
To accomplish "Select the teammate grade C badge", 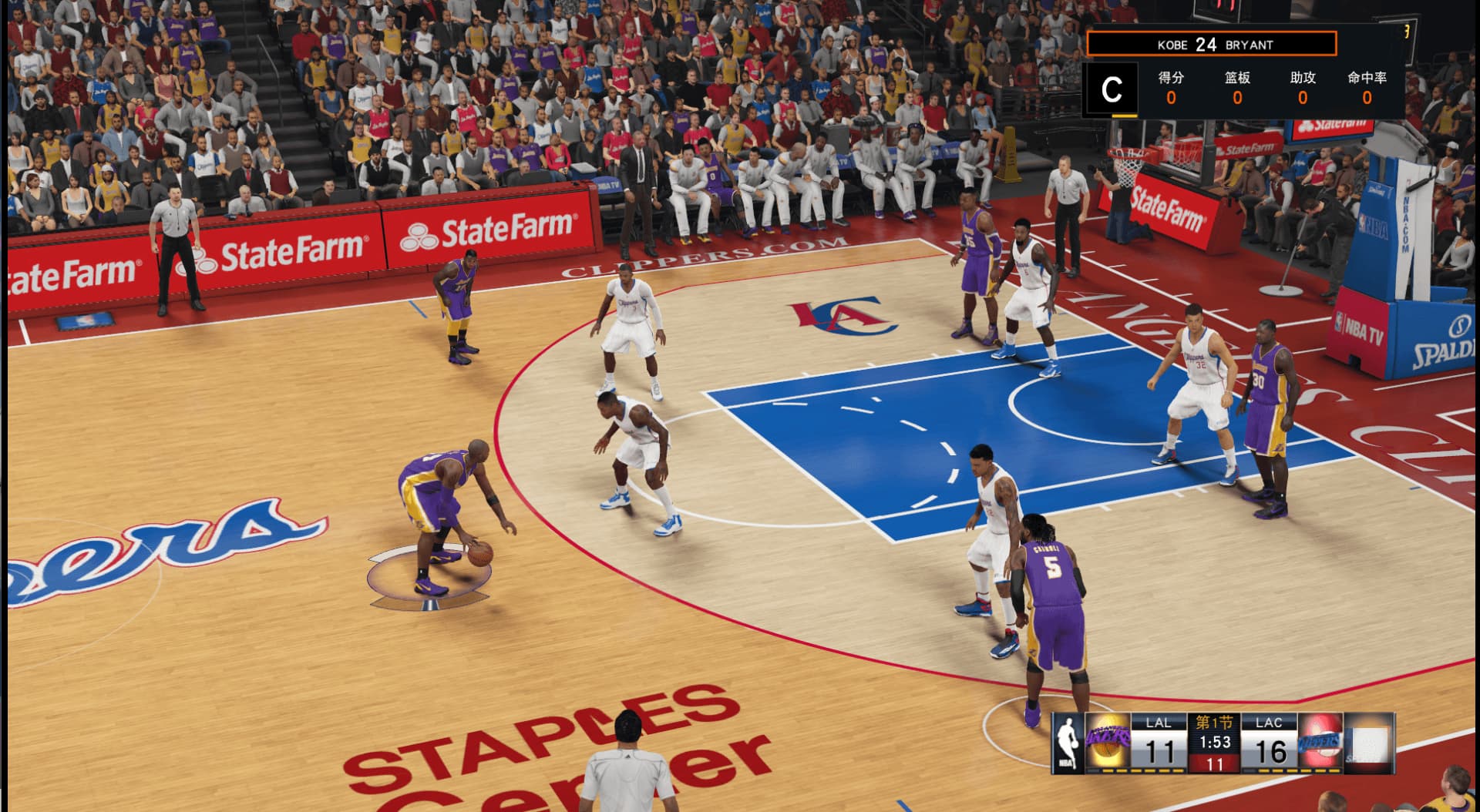I will [x=1111, y=89].
